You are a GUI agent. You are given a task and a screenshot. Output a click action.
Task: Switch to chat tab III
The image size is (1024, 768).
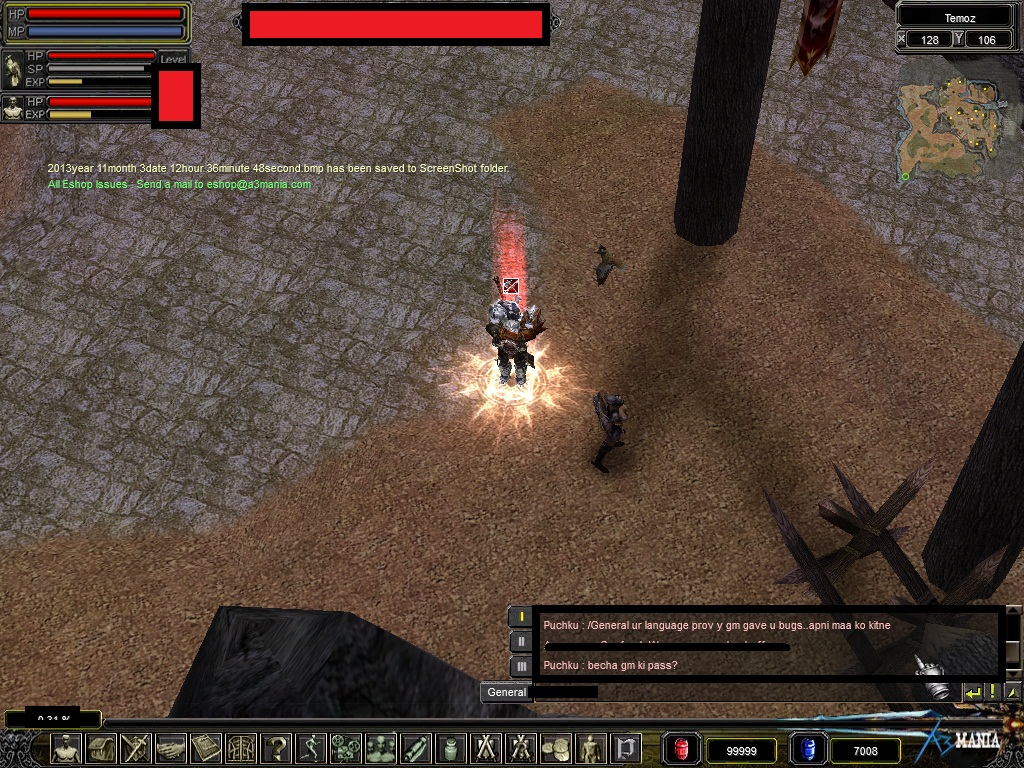click(521, 666)
